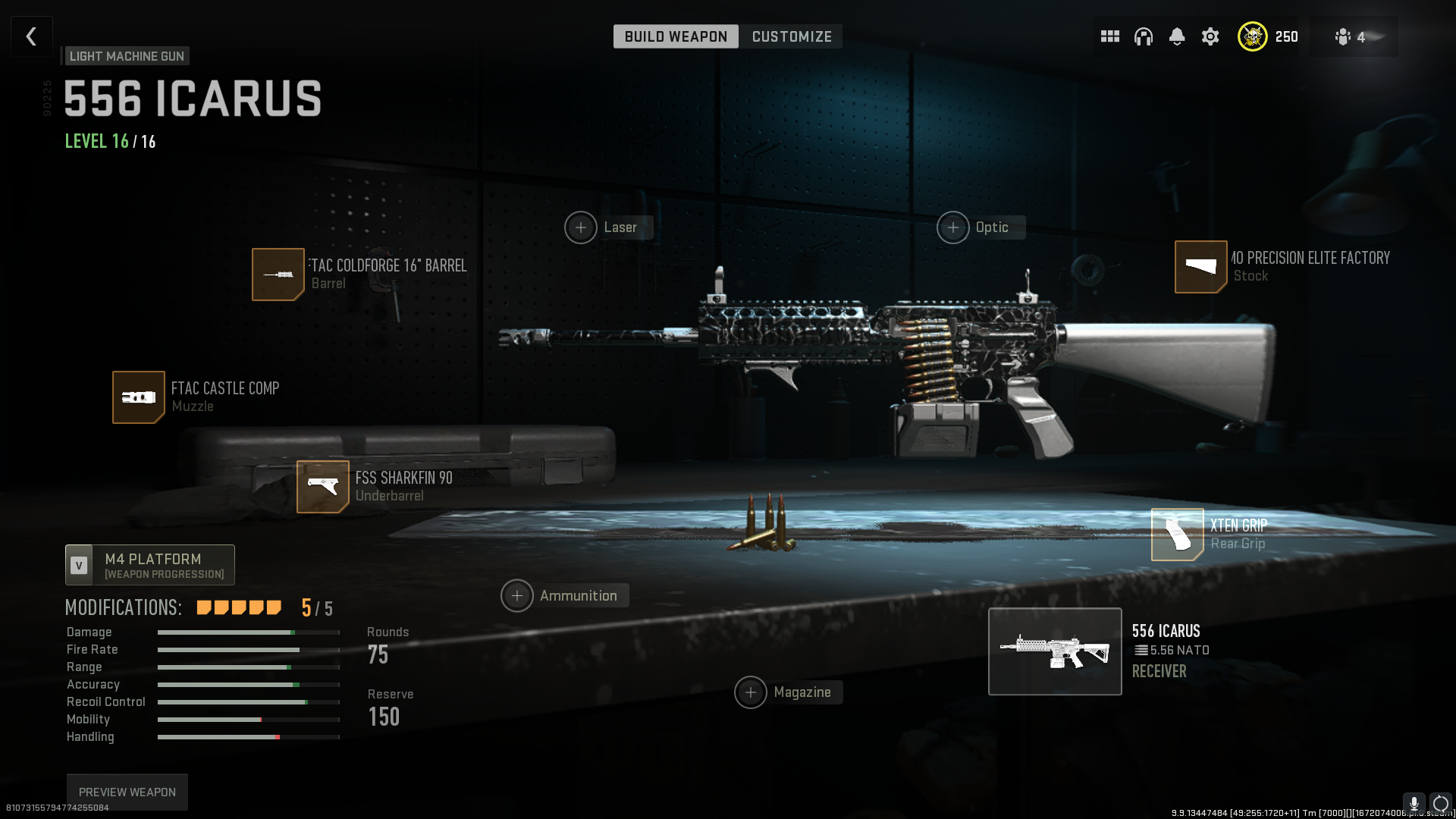Switch to the Customize tab
This screenshot has width=1456, height=819.
tap(791, 36)
